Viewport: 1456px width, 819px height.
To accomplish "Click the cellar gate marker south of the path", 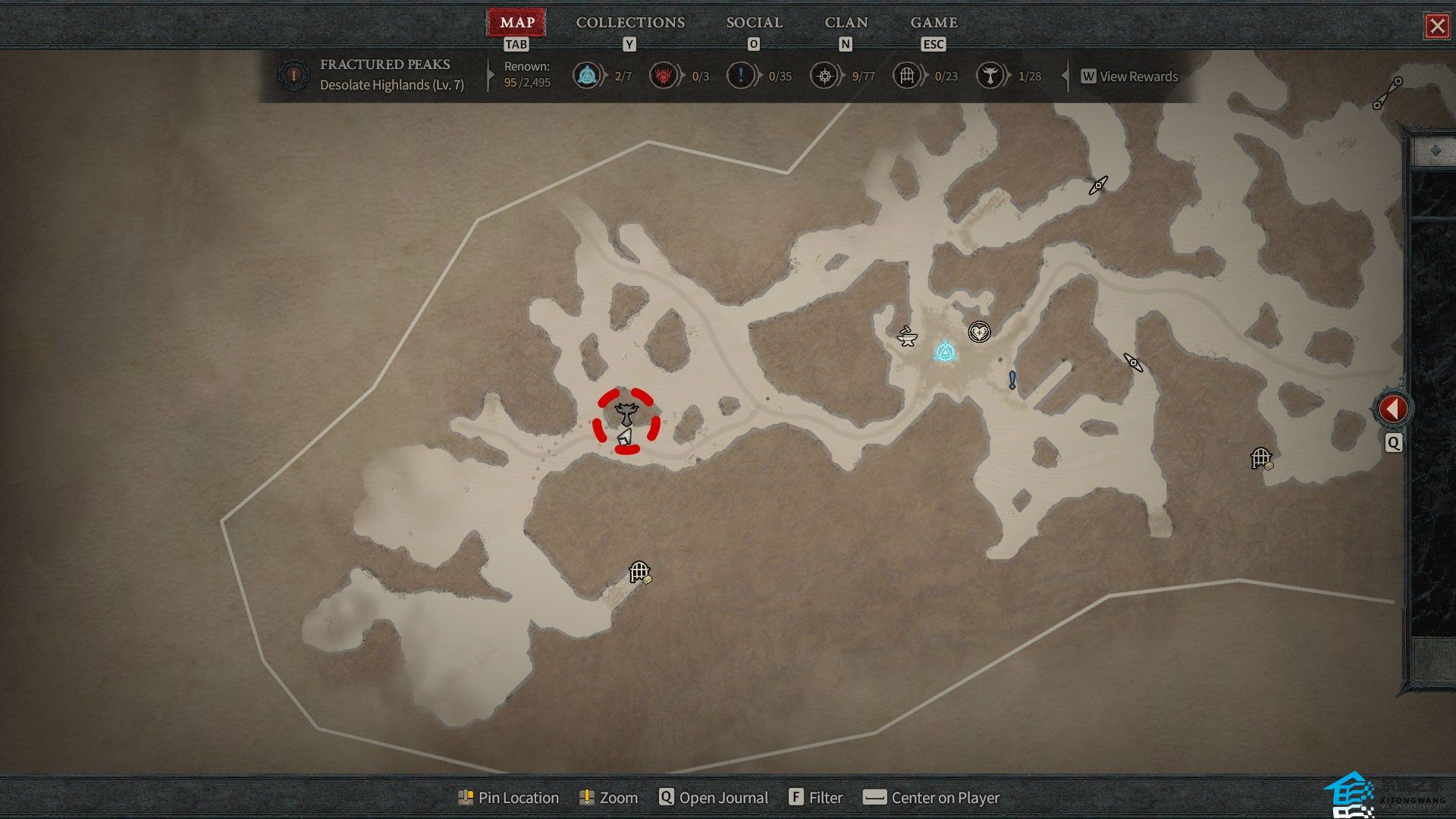I will (640, 571).
